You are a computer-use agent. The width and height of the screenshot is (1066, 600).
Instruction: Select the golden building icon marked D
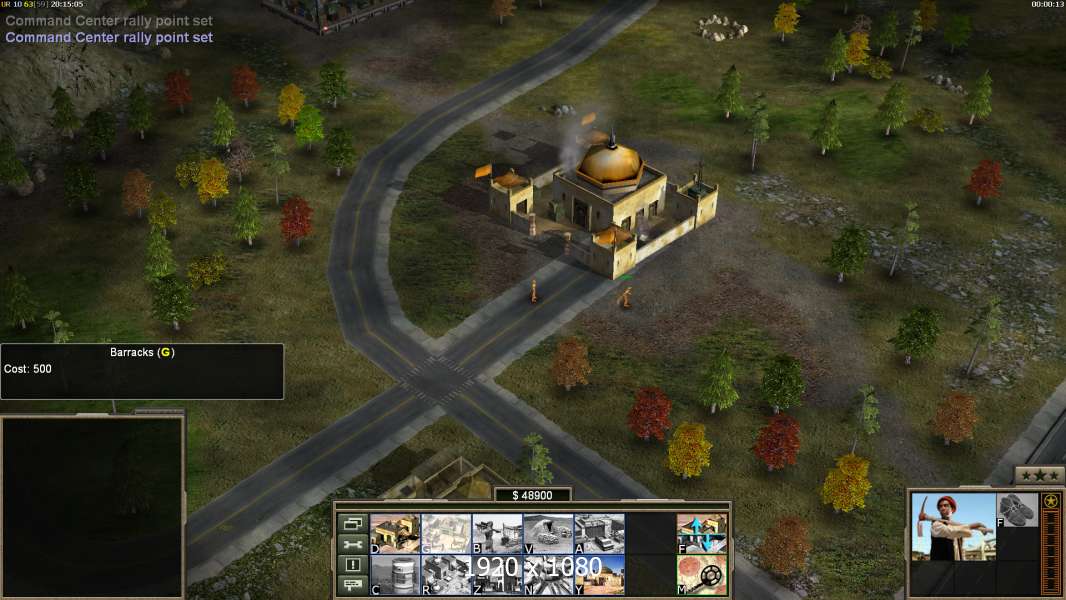tap(394, 533)
